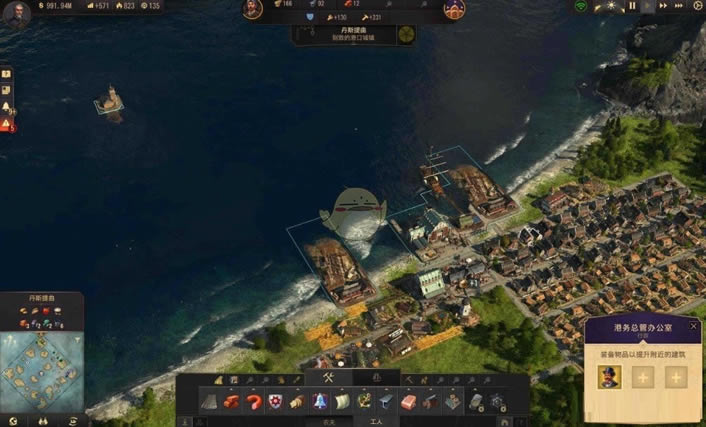Screen dimensions: 706x427
Task: Choose the red sausage building icon
Action: tap(253, 401)
